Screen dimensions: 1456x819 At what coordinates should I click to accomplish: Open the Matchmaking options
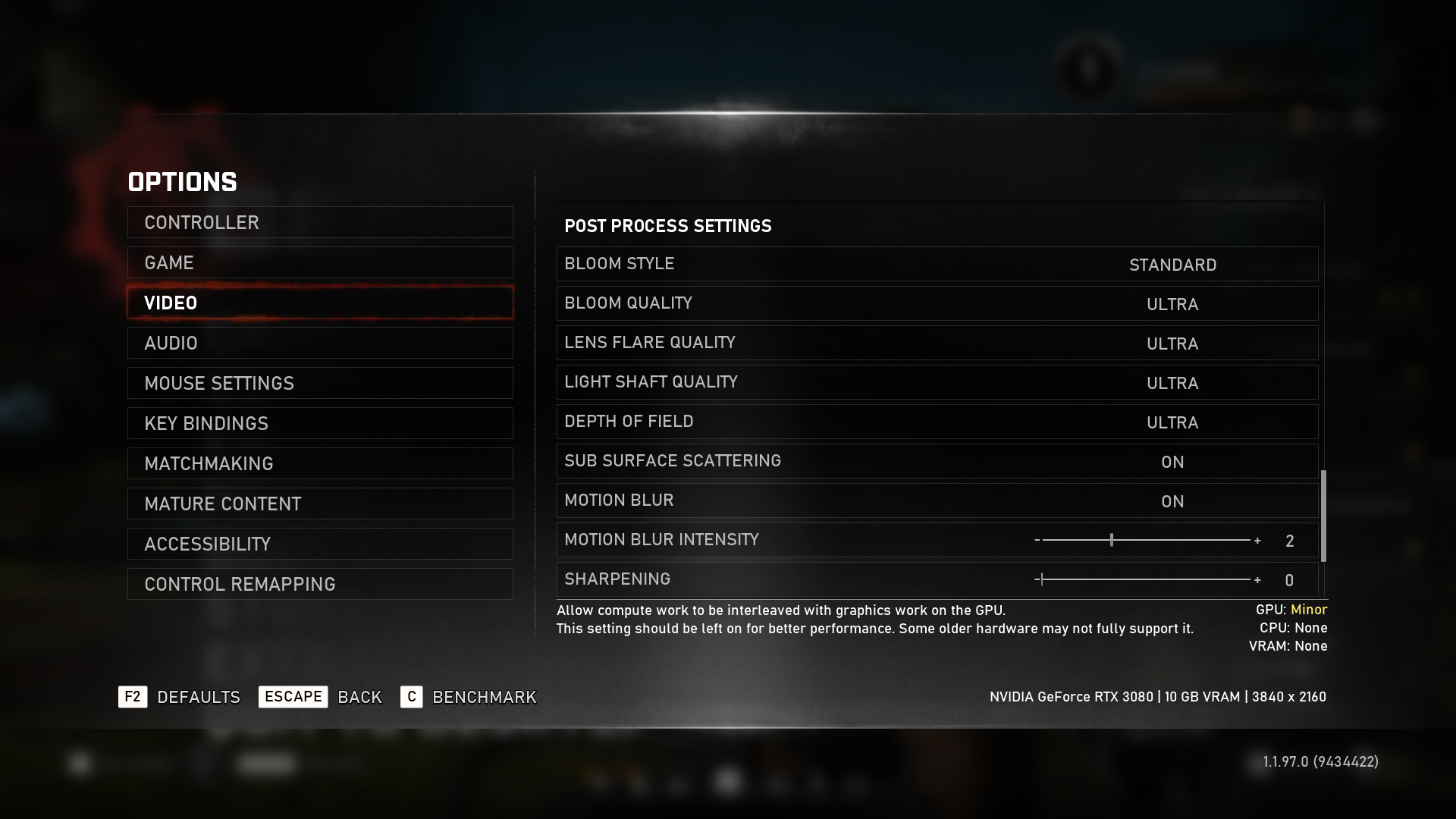click(319, 463)
